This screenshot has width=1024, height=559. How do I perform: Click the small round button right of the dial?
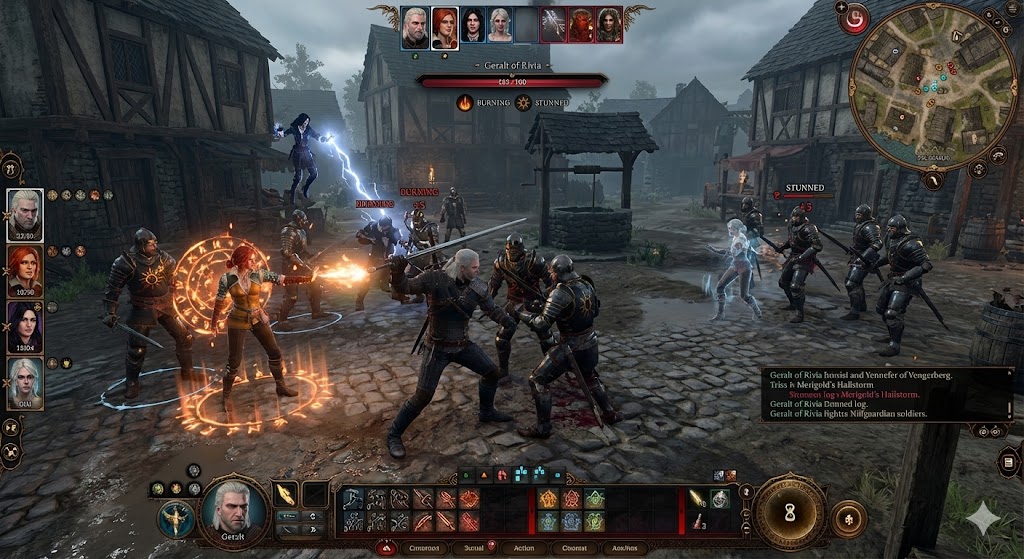(x=849, y=518)
